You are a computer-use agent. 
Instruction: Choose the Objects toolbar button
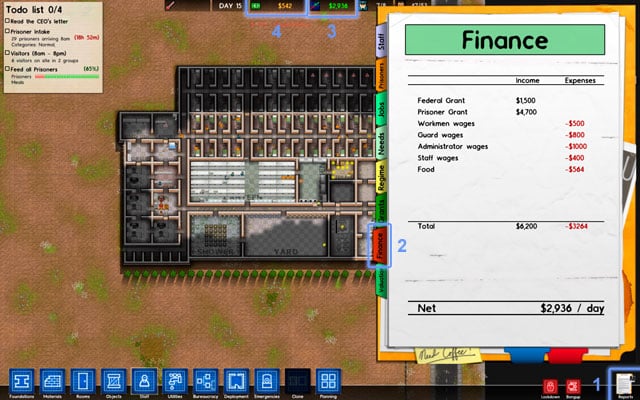click(113, 381)
